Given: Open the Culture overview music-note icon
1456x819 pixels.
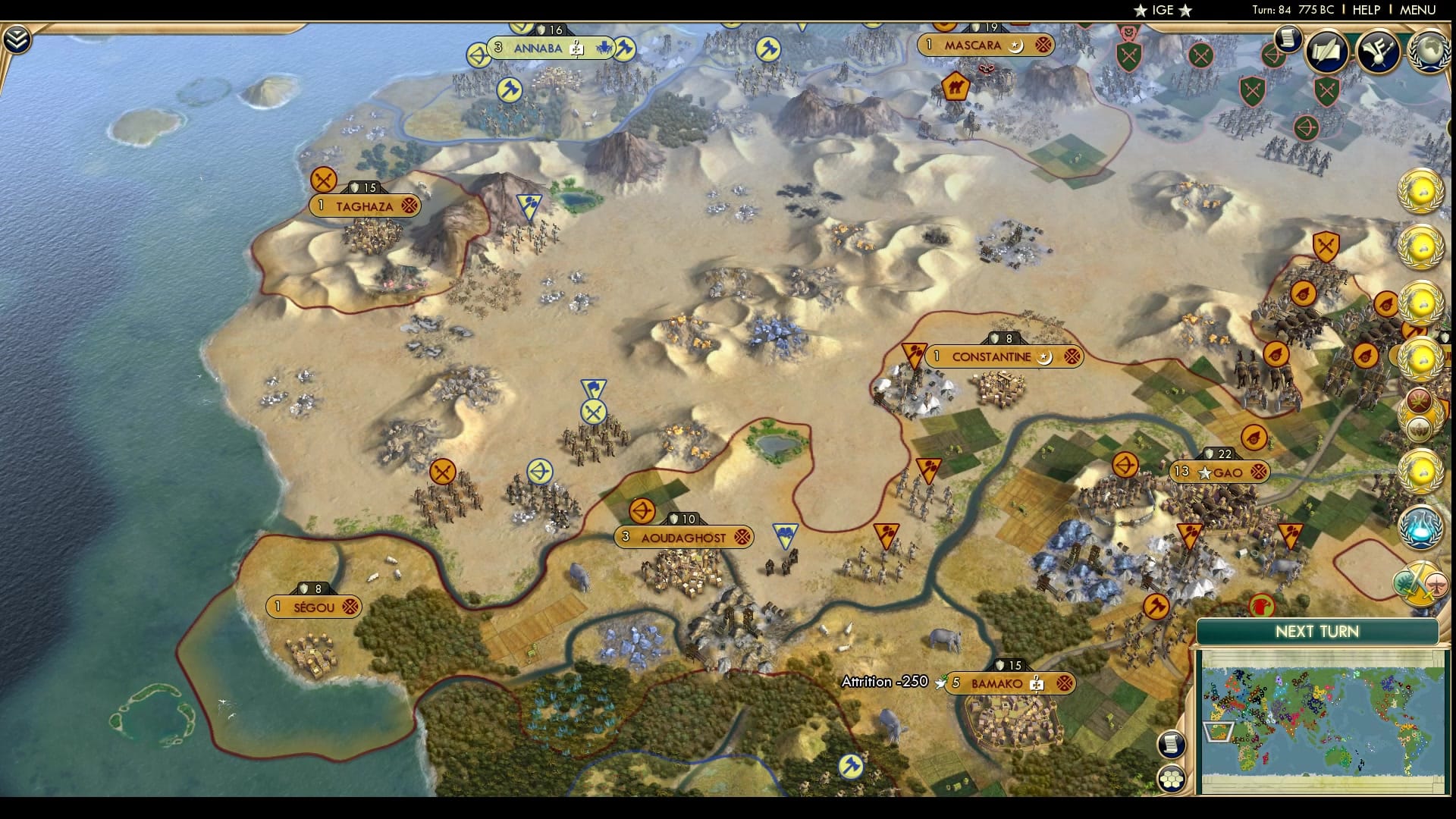Looking at the screenshot, I should [x=1376, y=52].
